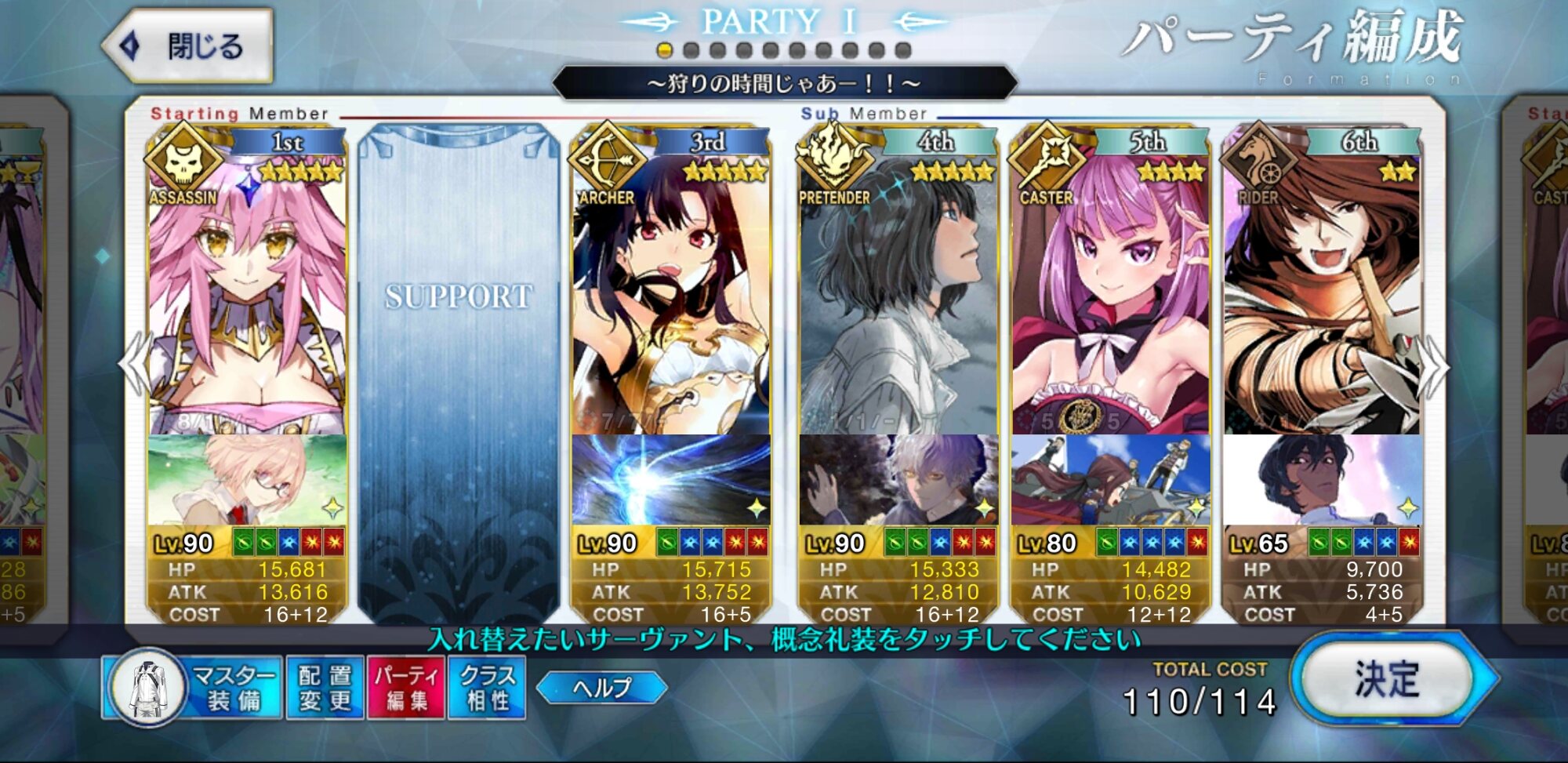
Task: Open the ヘルプ help button
Action: tap(601, 688)
